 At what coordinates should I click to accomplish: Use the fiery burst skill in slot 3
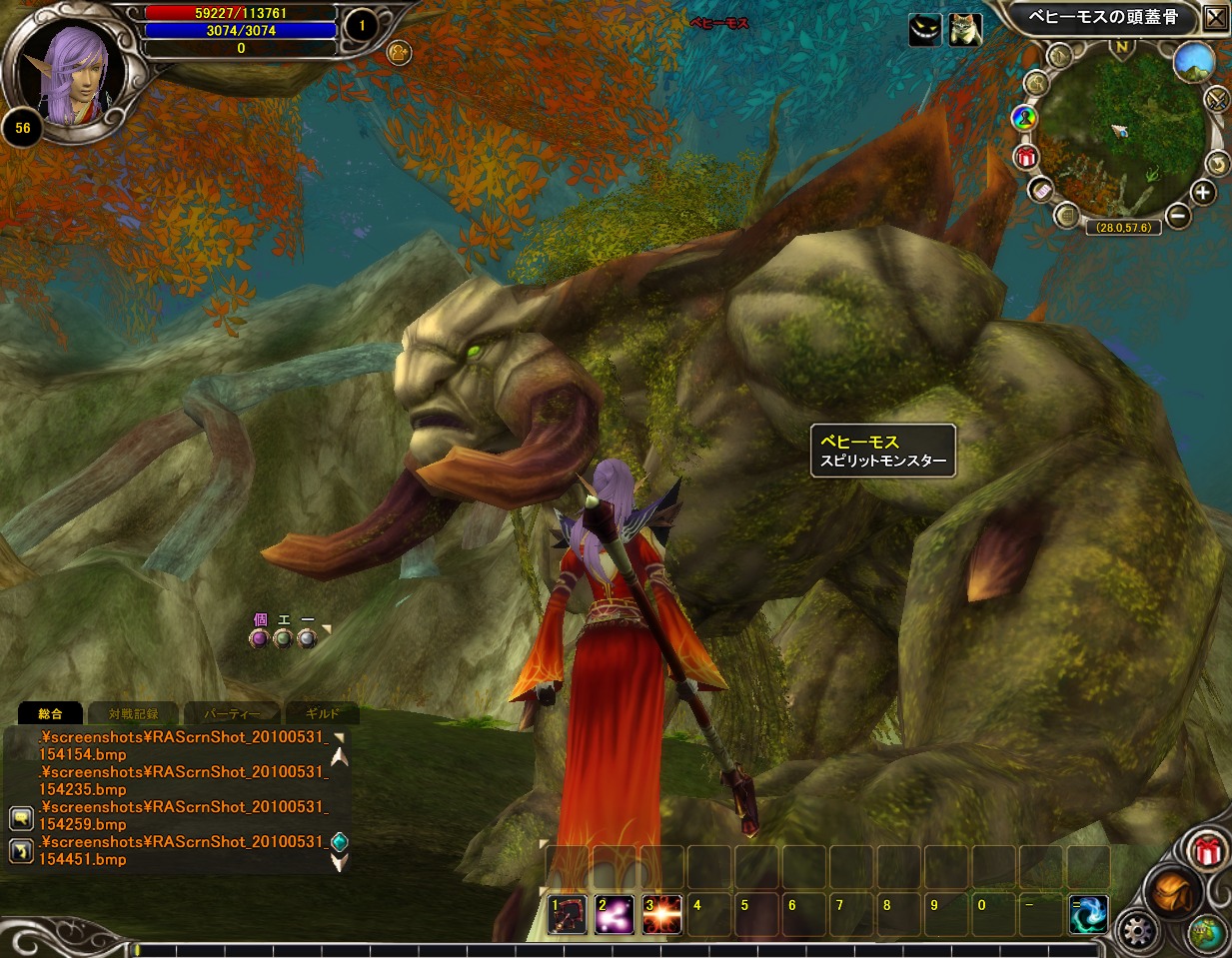coord(661,914)
